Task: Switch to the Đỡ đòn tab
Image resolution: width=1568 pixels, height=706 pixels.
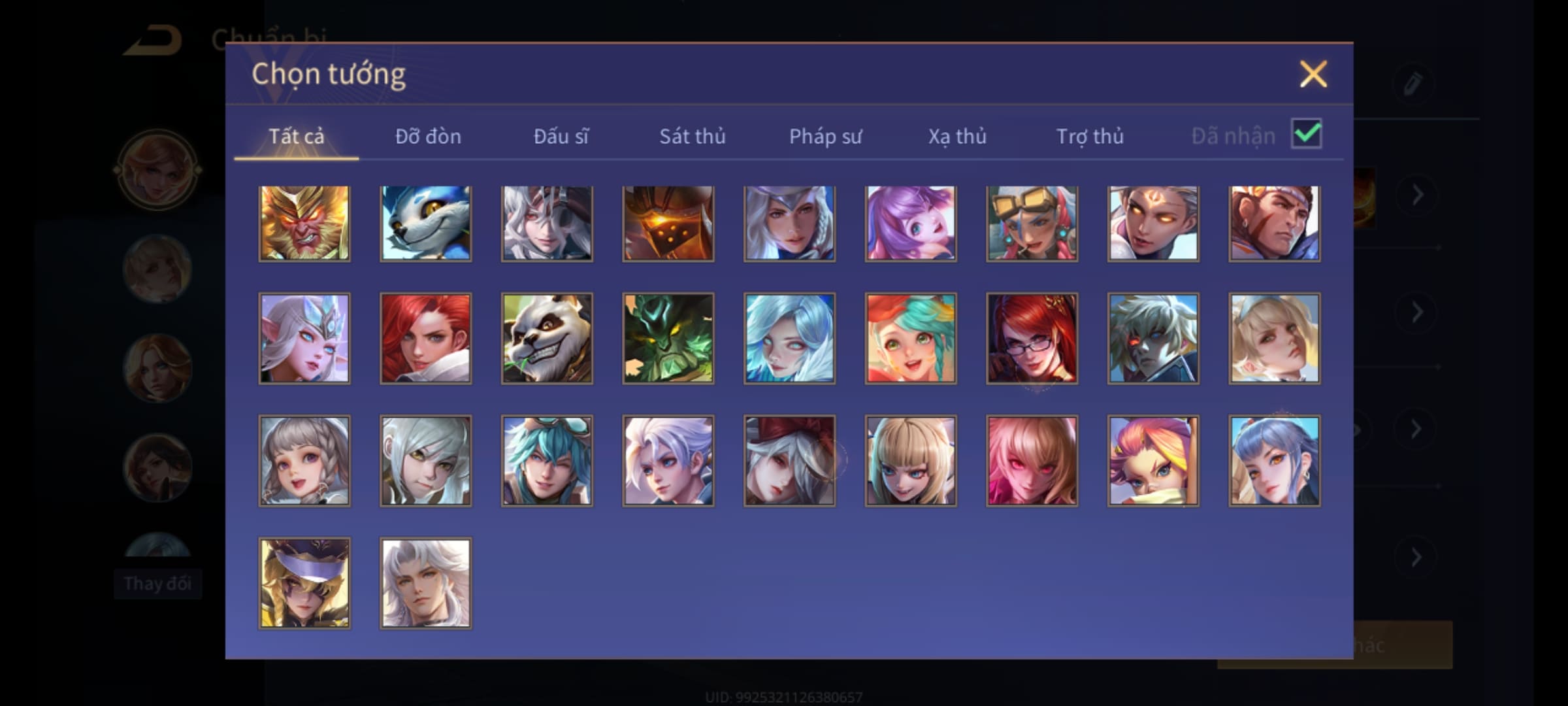Action: [428, 136]
